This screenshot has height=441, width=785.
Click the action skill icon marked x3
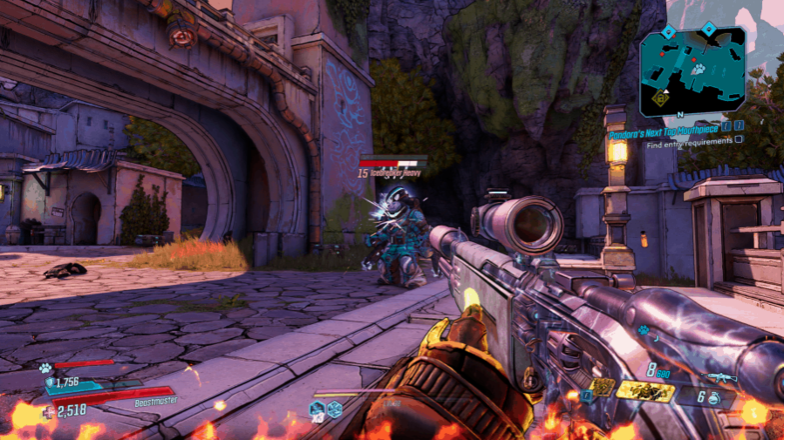coord(317,408)
